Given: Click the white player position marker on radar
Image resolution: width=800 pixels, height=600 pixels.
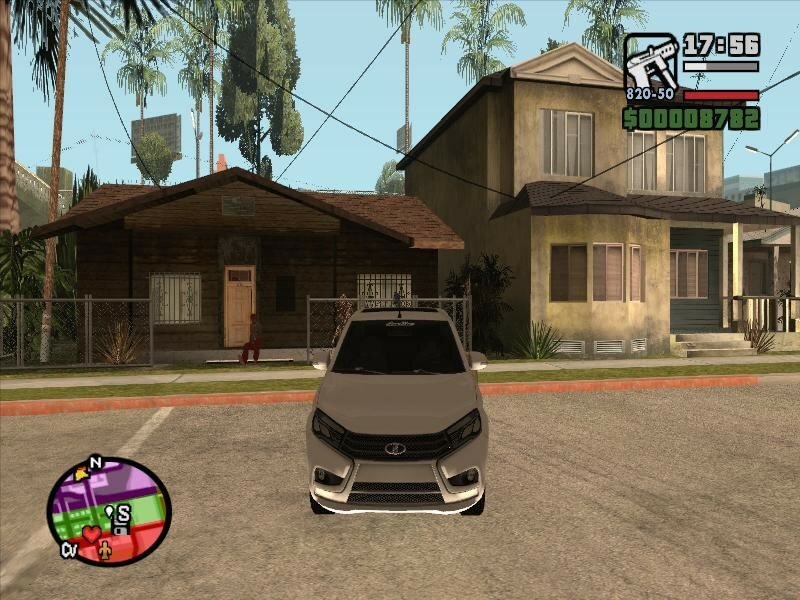Looking at the screenshot, I should pyautogui.click(x=110, y=512).
